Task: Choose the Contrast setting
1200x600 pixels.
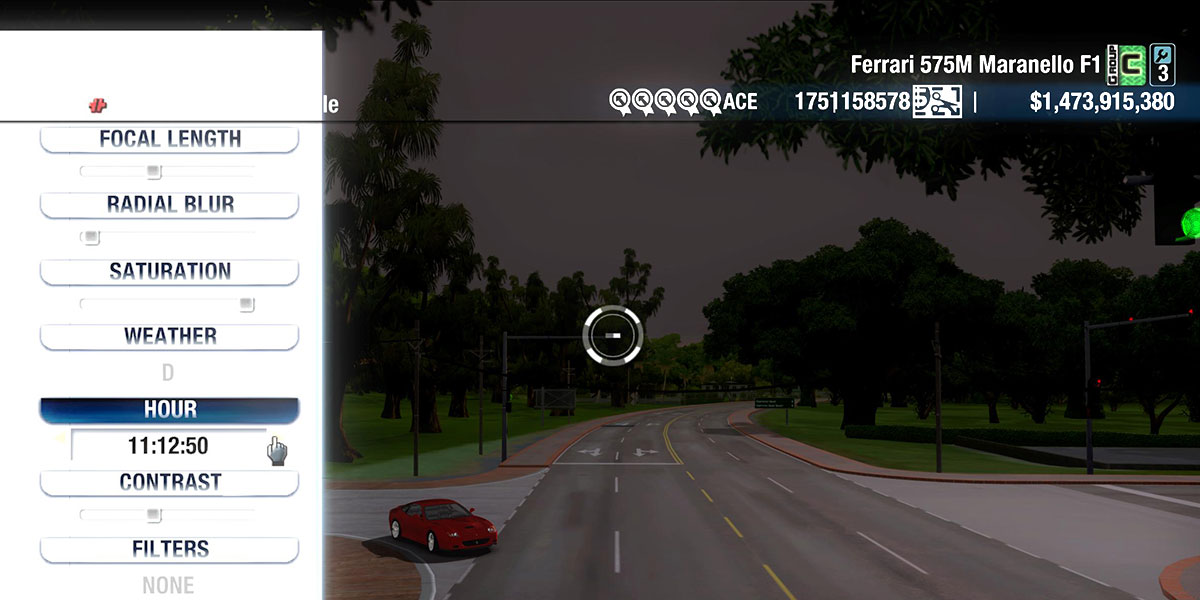Action: 169,482
